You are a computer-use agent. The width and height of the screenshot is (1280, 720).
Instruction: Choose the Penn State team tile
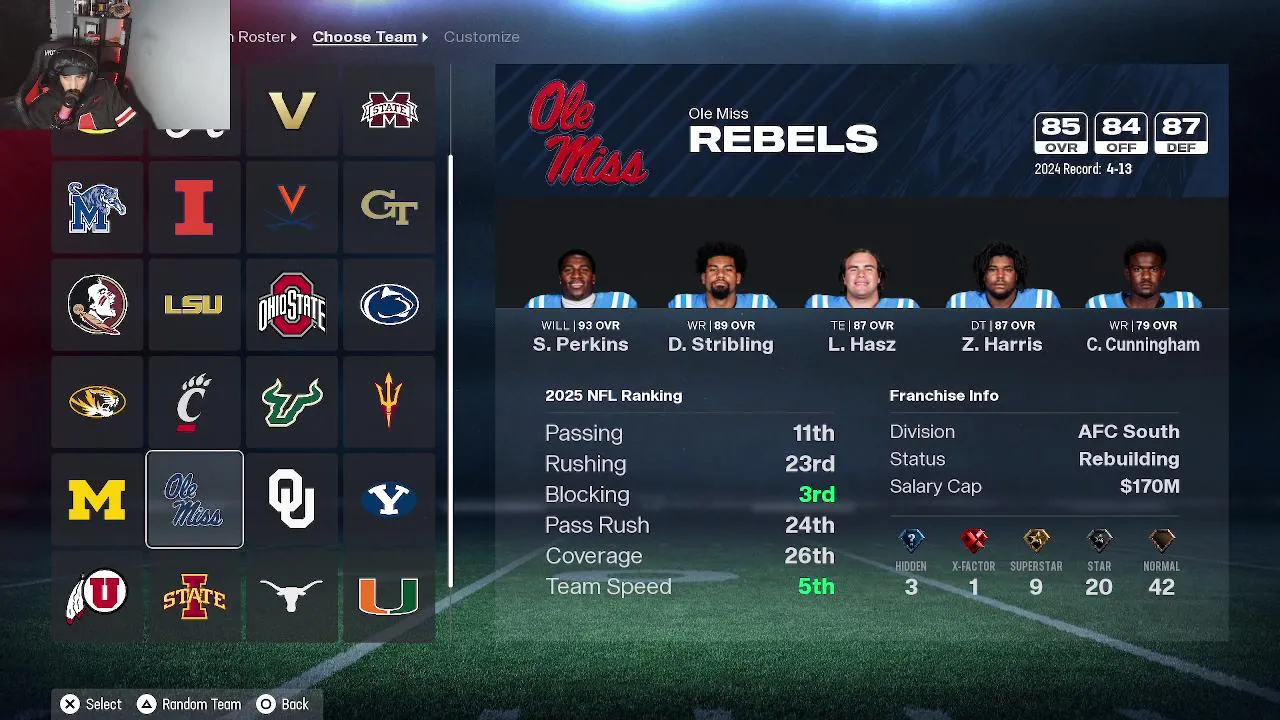389,305
